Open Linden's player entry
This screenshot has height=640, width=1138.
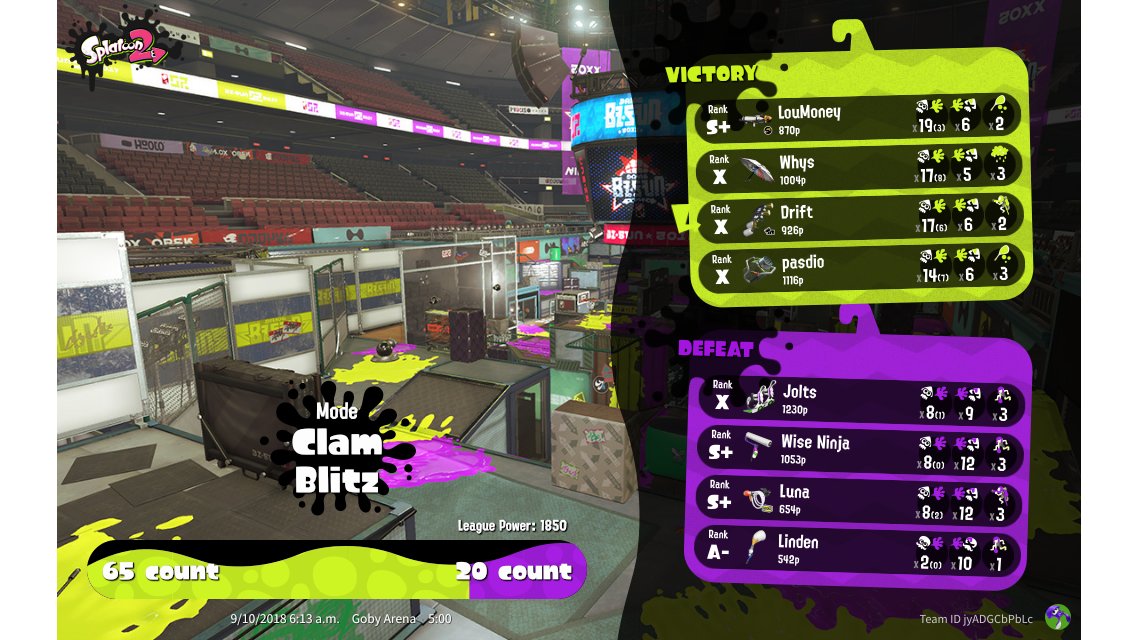(856, 549)
